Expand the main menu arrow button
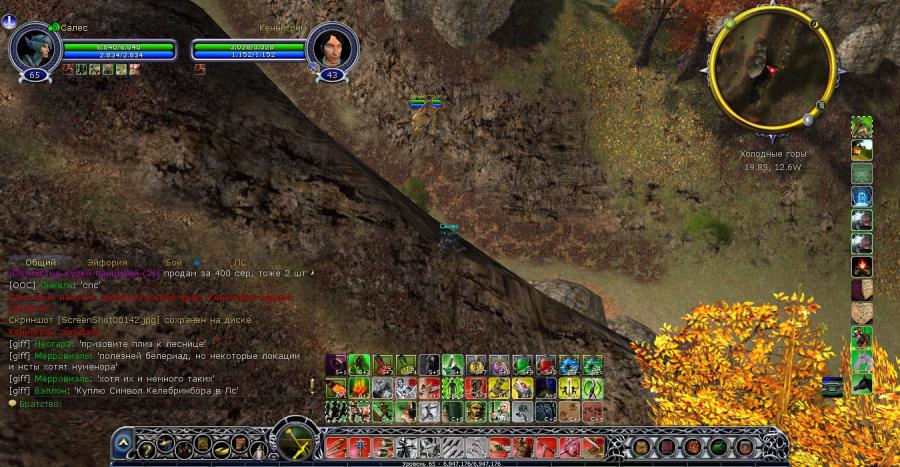The image size is (900, 467). (122, 441)
